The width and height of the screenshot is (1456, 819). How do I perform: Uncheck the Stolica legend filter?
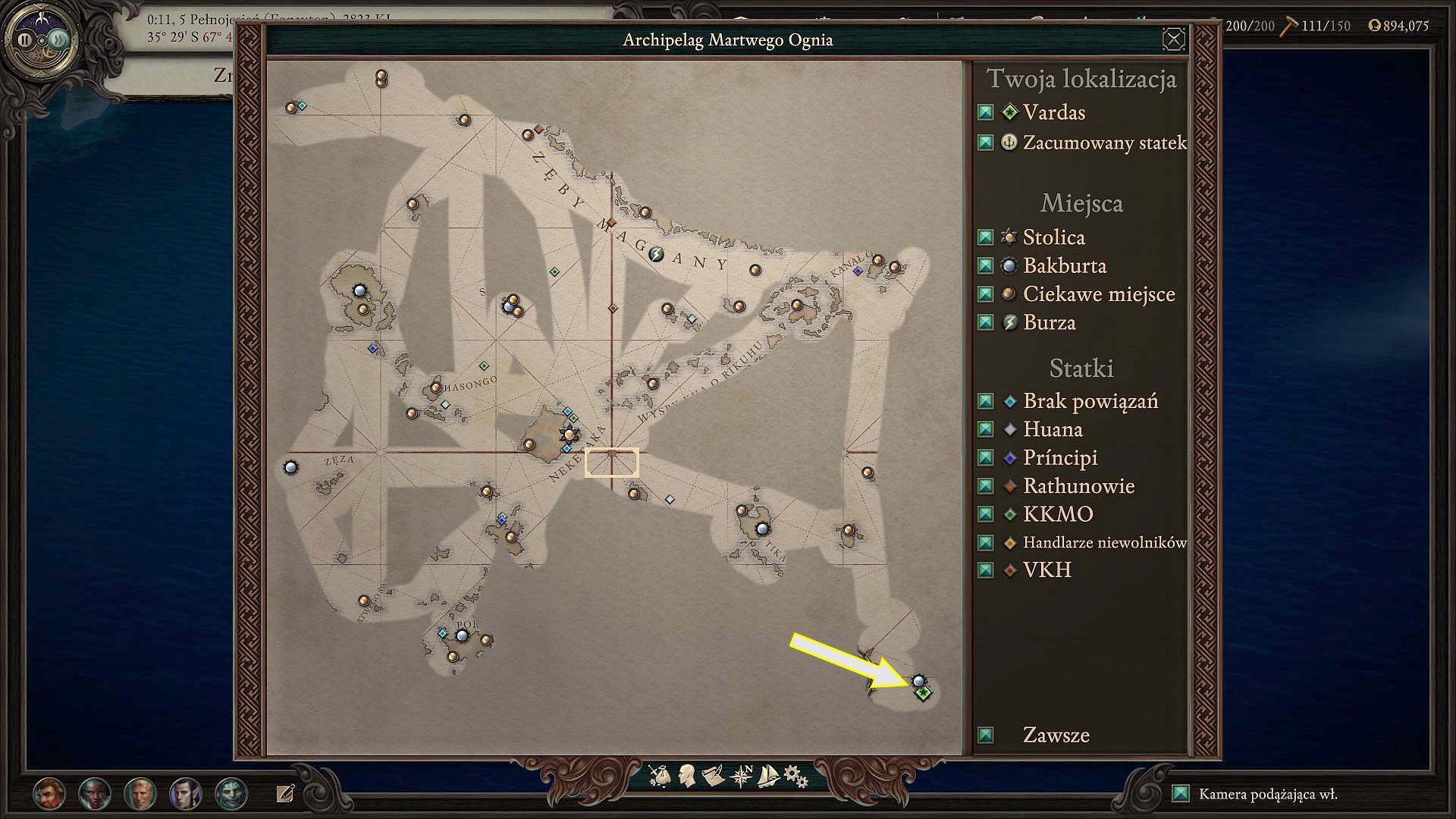point(985,237)
